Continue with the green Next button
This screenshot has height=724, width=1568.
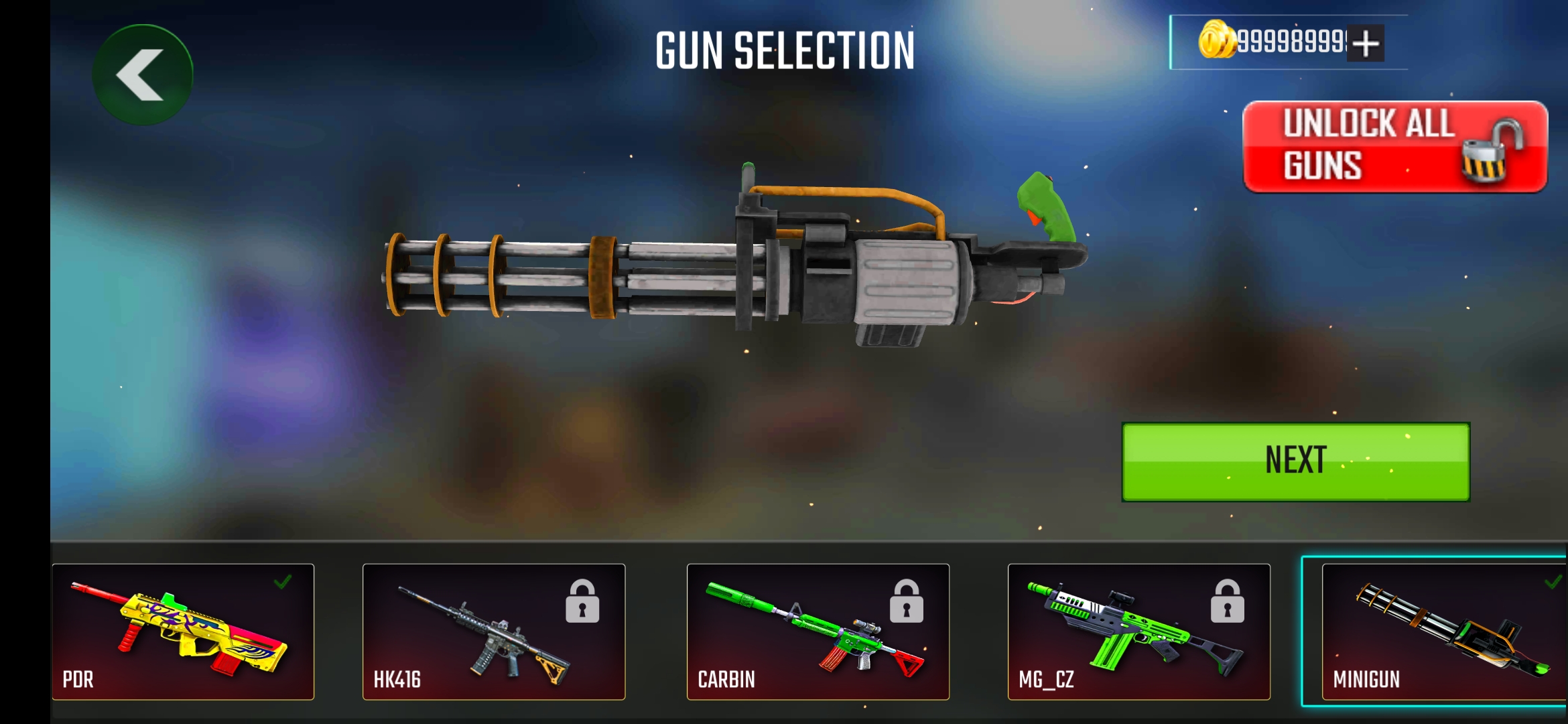(1295, 461)
